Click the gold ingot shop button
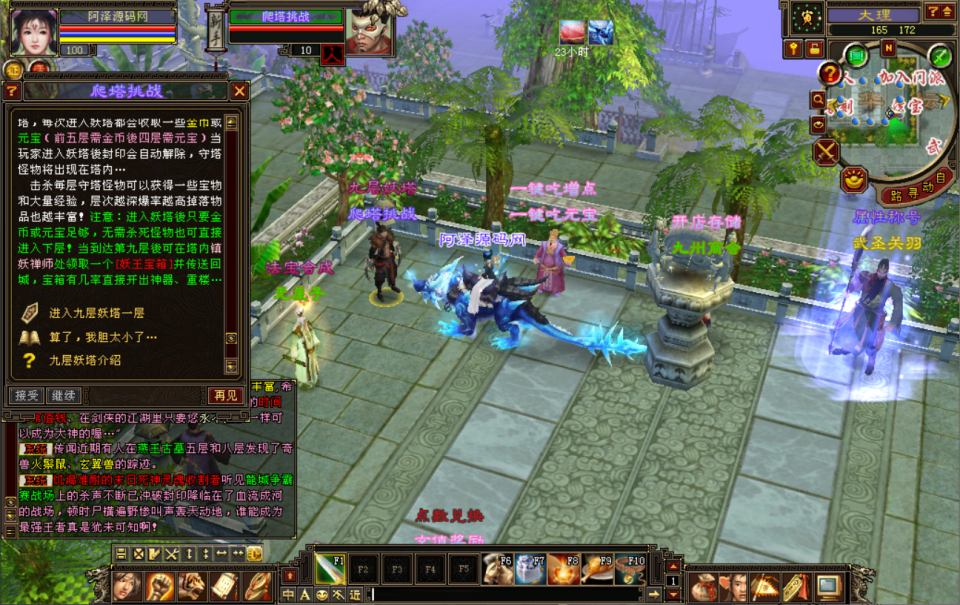Image resolution: width=960 pixels, height=605 pixels. (x=853, y=180)
